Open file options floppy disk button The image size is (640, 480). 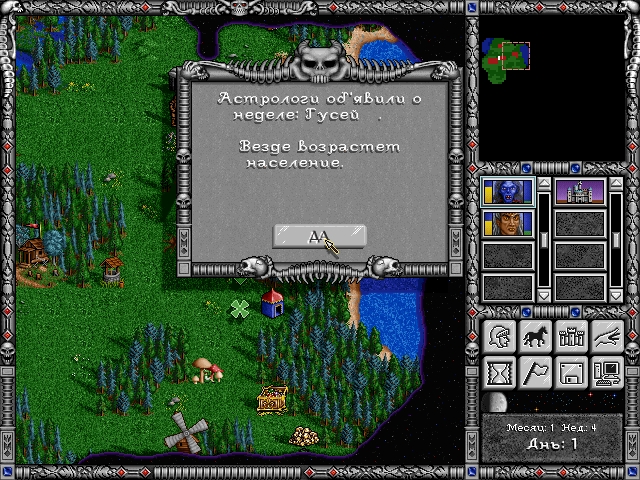tap(571, 373)
